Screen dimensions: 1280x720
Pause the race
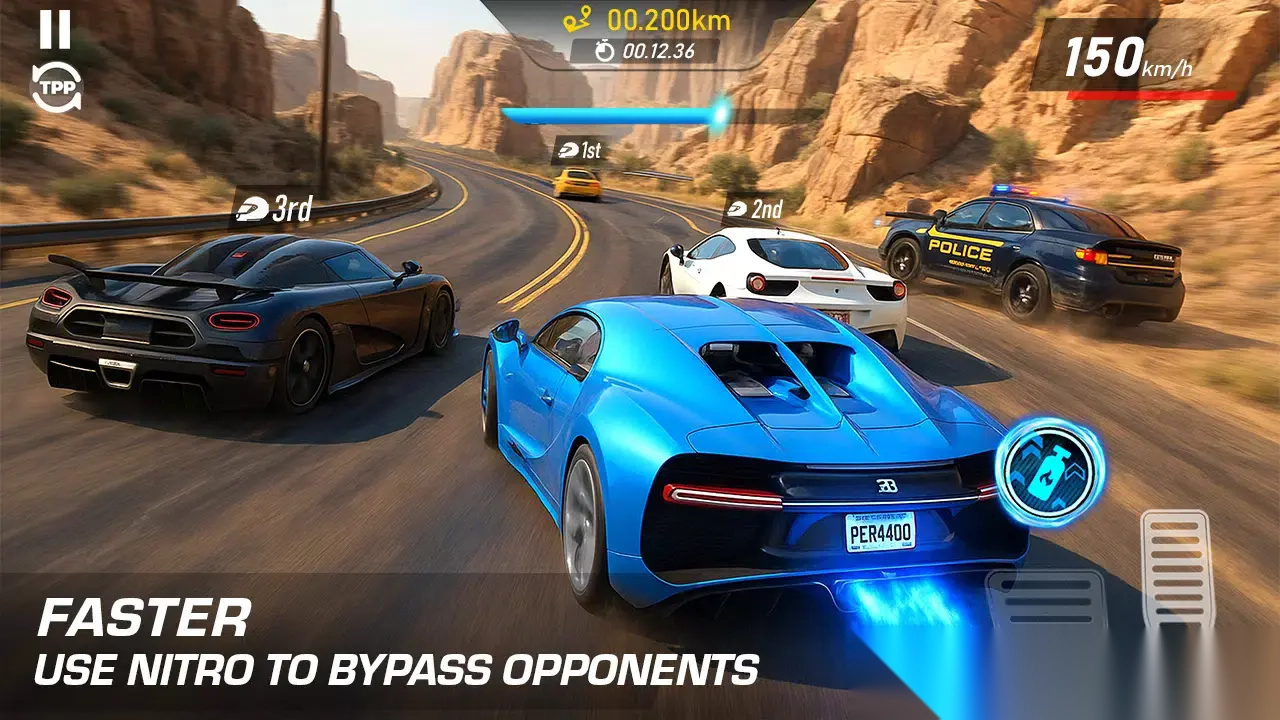(55, 30)
